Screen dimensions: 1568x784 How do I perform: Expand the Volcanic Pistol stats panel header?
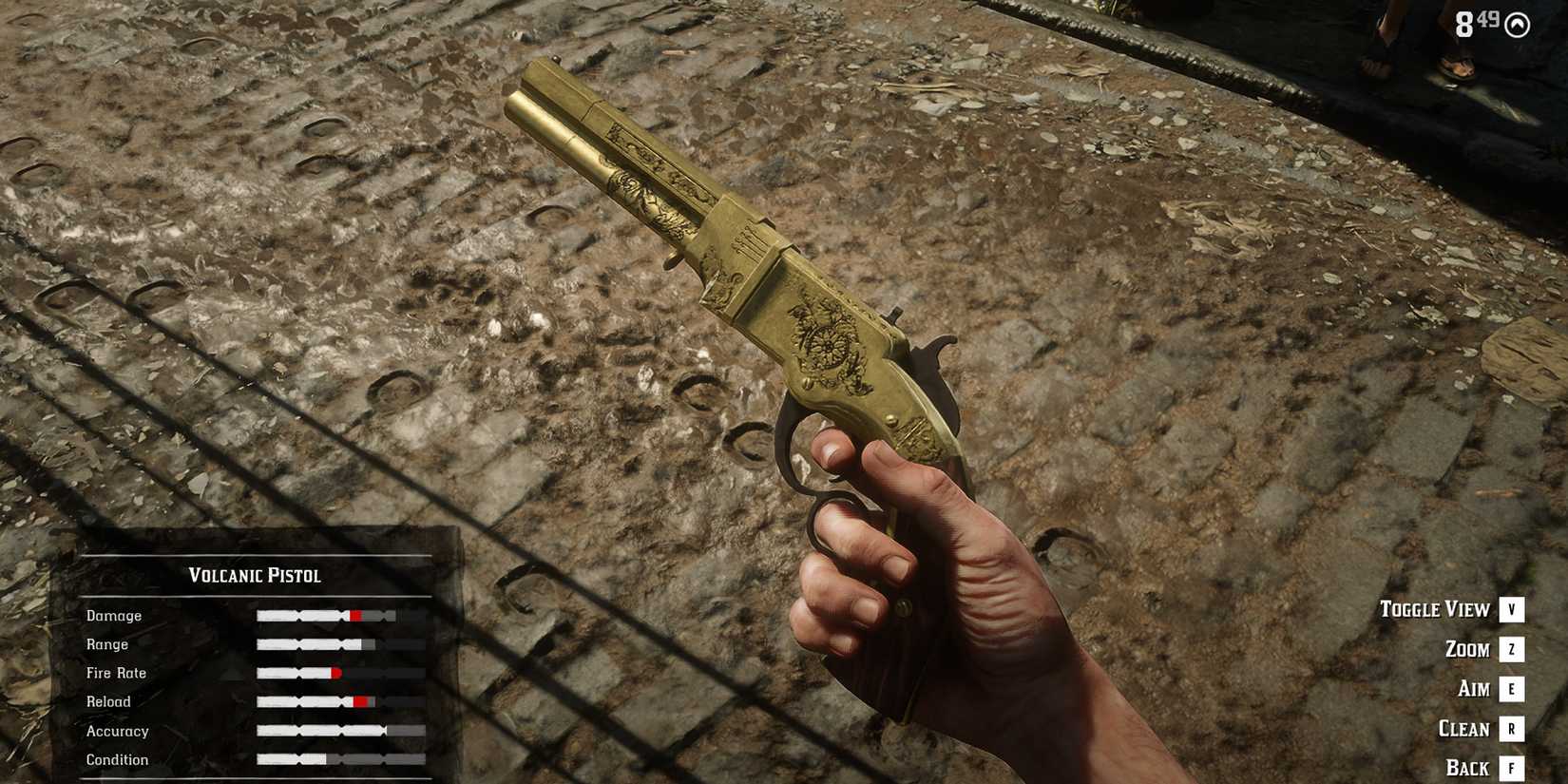coord(254,575)
